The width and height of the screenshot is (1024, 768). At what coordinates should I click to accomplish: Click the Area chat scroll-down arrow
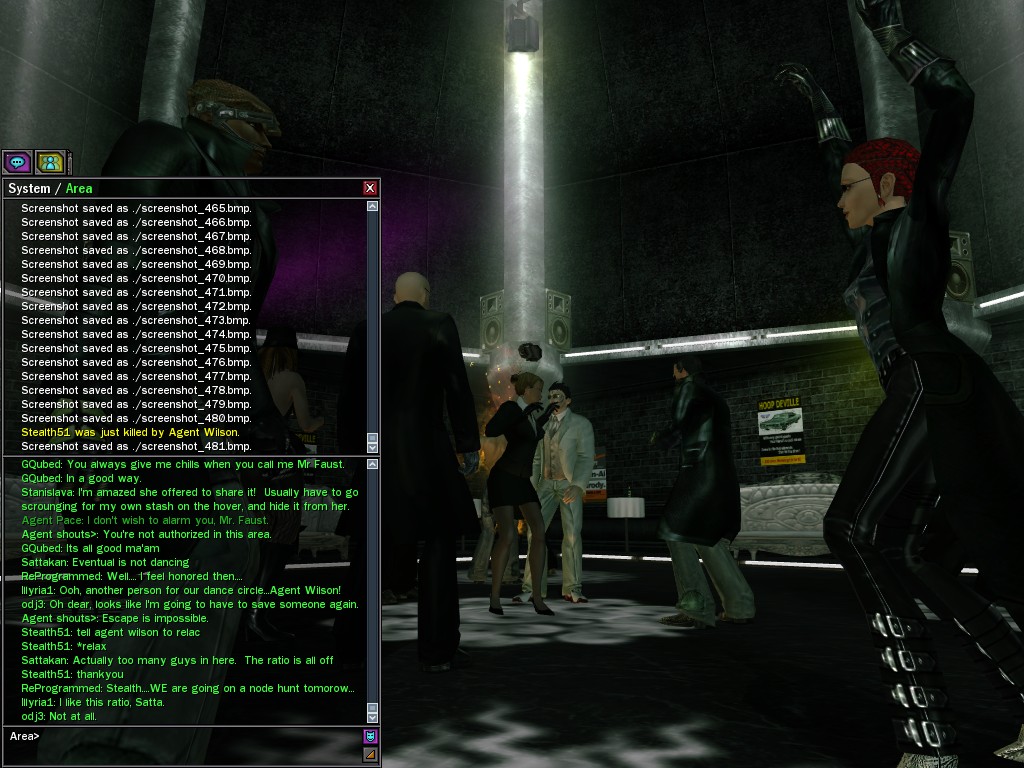[x=373, y=717]
